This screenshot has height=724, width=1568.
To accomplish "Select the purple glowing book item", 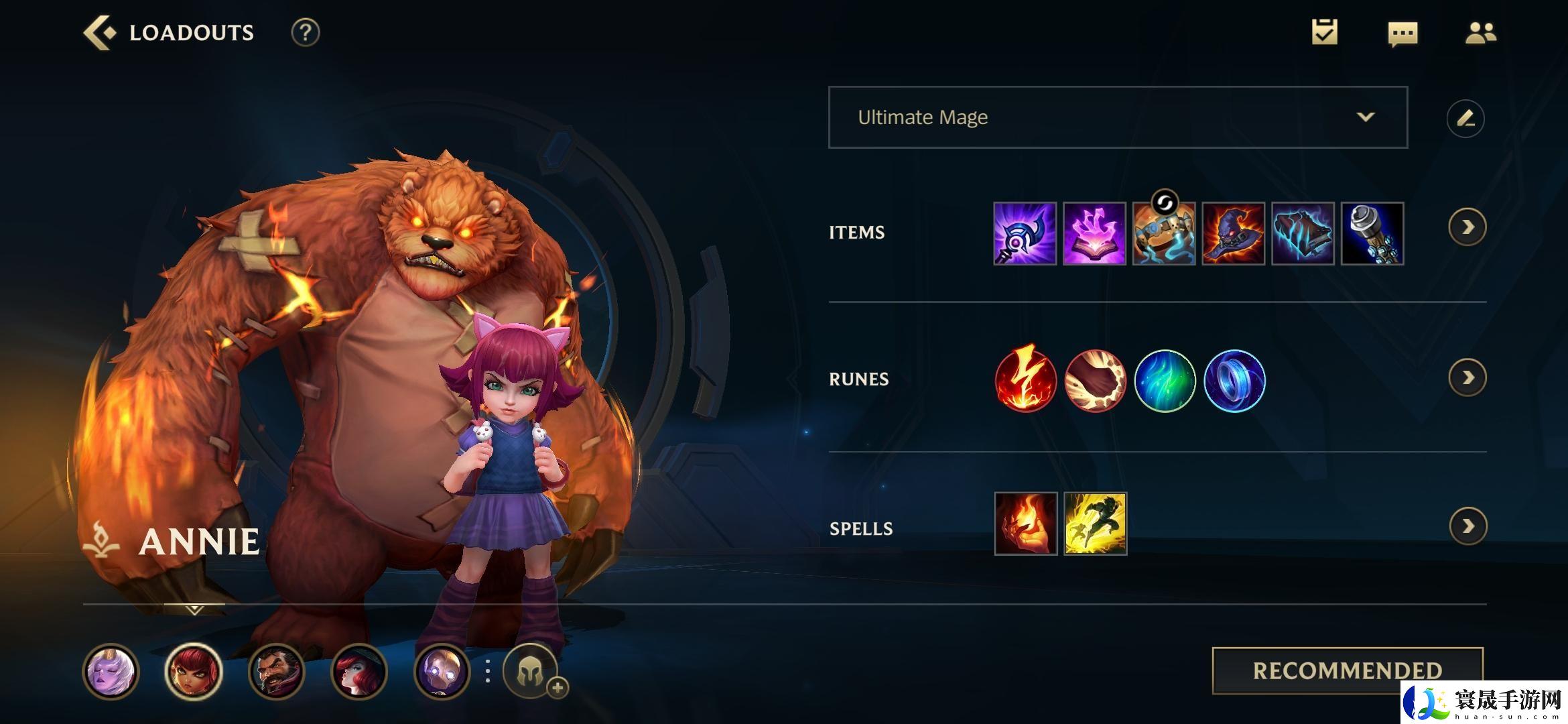I will pyautogui.click(x=1094, y=233).
